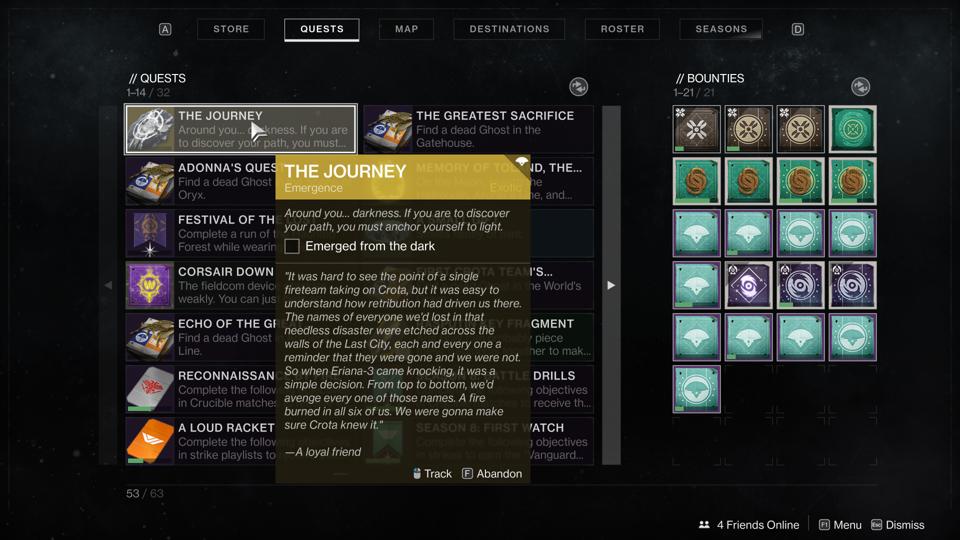Viewport: 960px width, 540px height.
Task: Go to the Destinations tab
Action: [509, 29]
